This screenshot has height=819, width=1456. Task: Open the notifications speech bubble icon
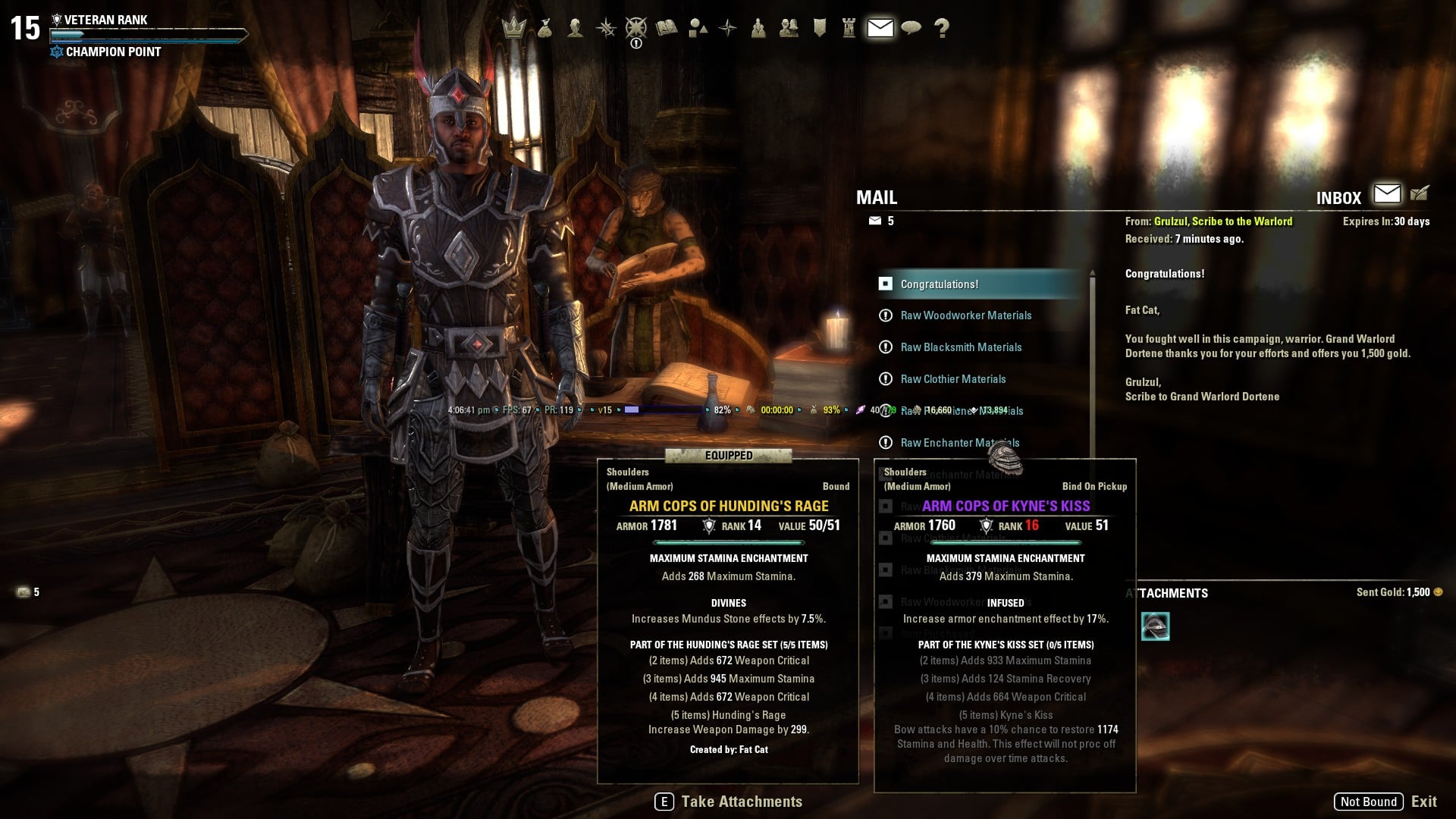[911, 28]
